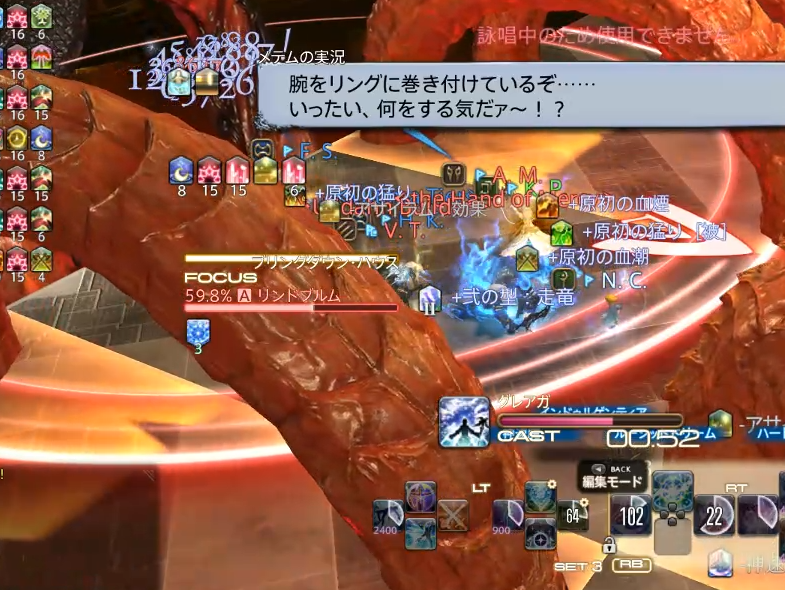
Task: Trigger the action with 900 cooldown
Action: coord(508,515)
